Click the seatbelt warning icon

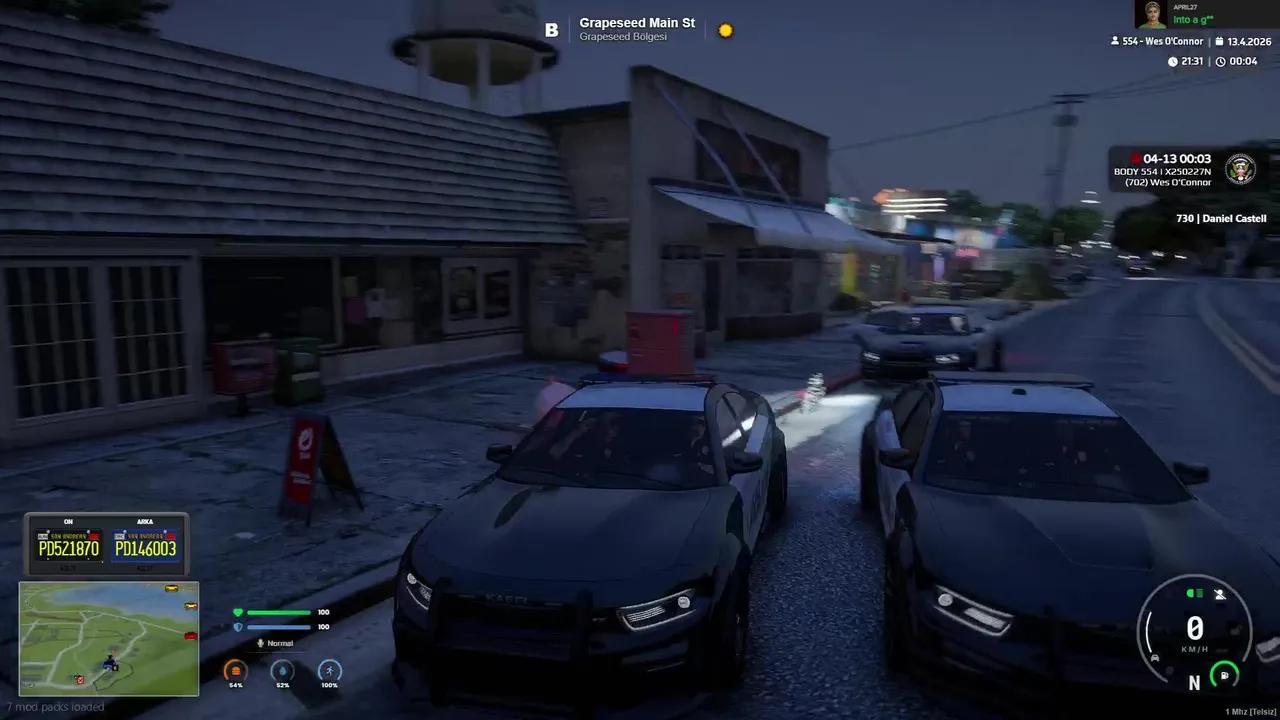pyautogui.click(x=1220, y=594)
